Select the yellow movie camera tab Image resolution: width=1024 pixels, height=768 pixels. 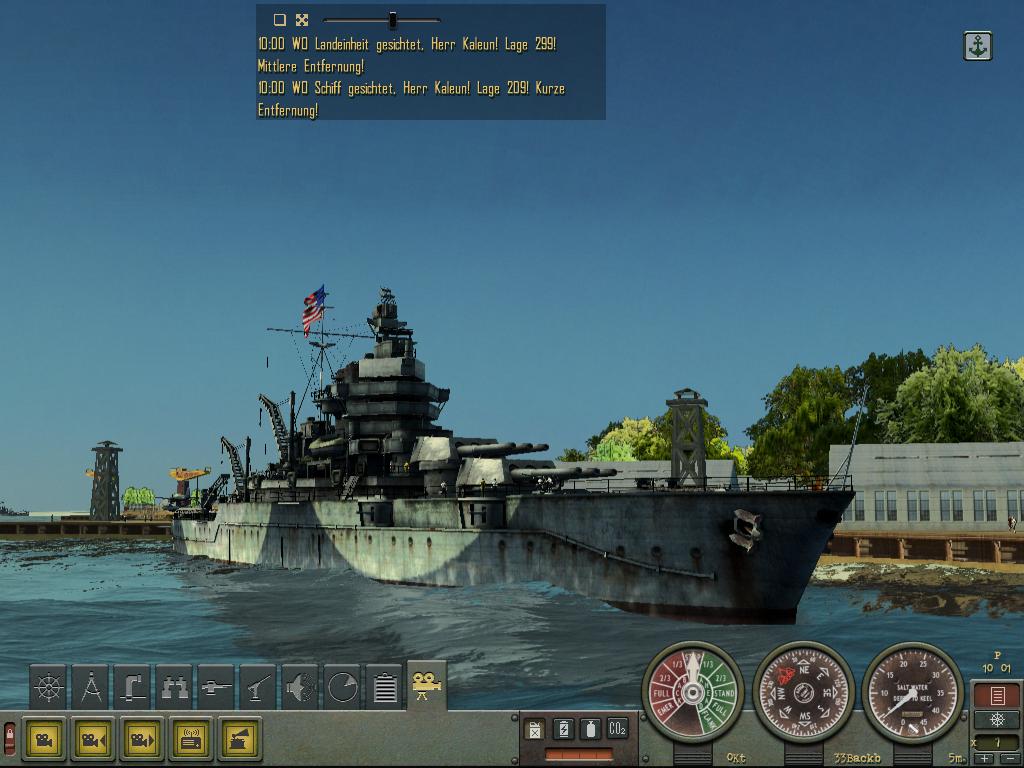click(x=427, y=685)
